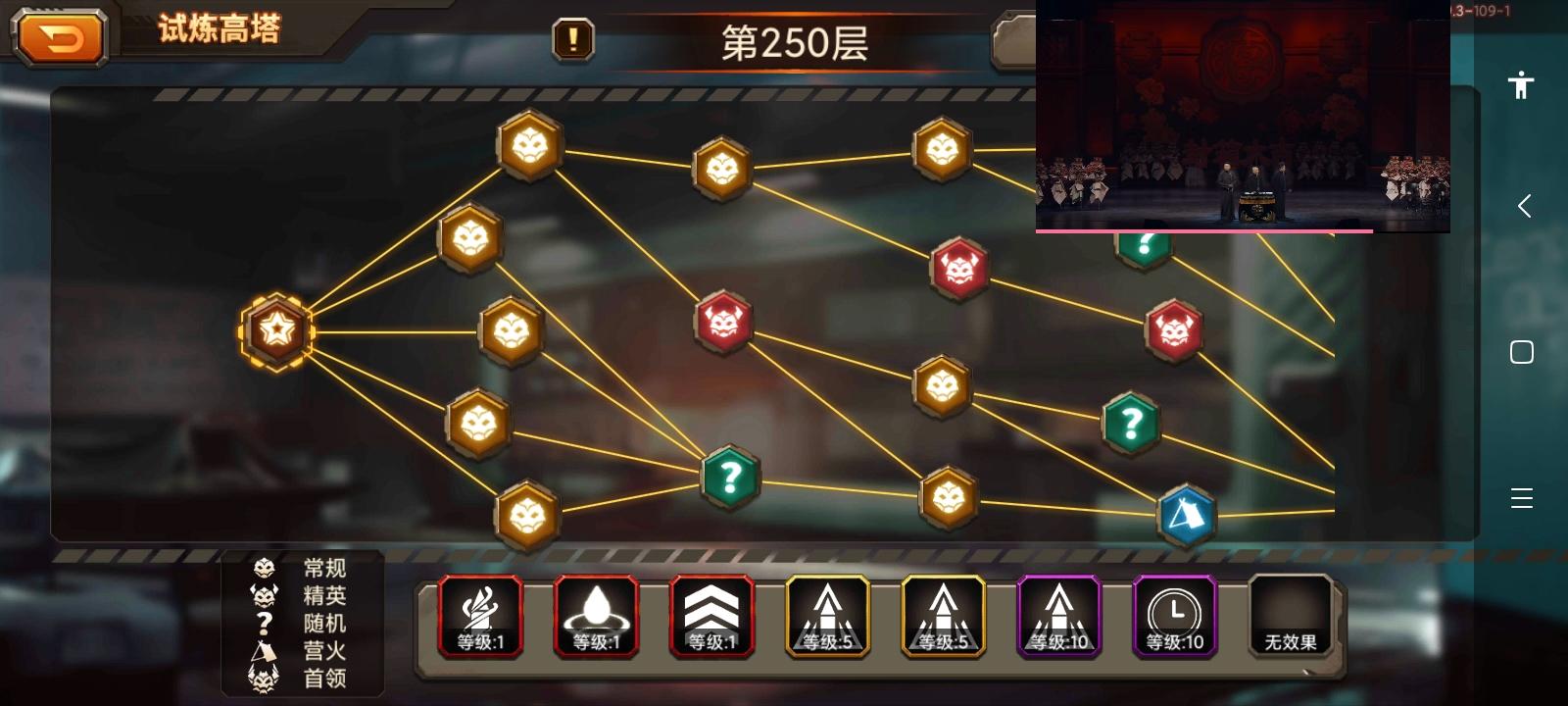Image resolution: width=1568 pixels, height=706 pixels.
Task: Tap the exclamation alert icon near the floor title
Action: 573,40
